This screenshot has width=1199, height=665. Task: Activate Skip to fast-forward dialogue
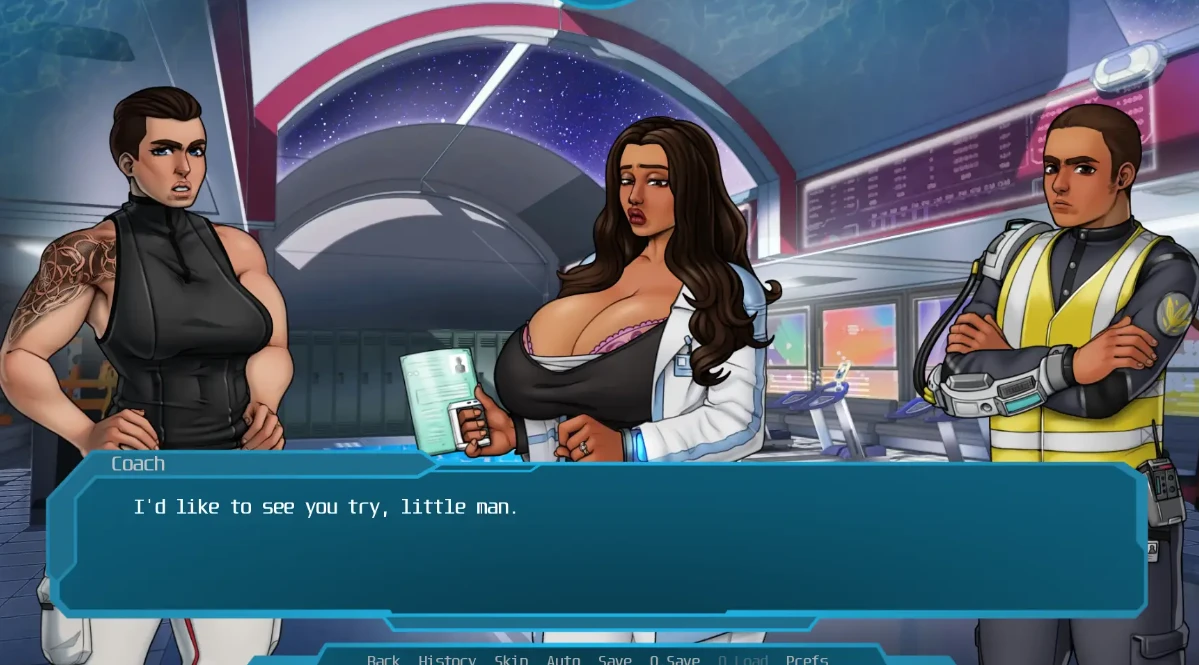click(x=511, y=659)
